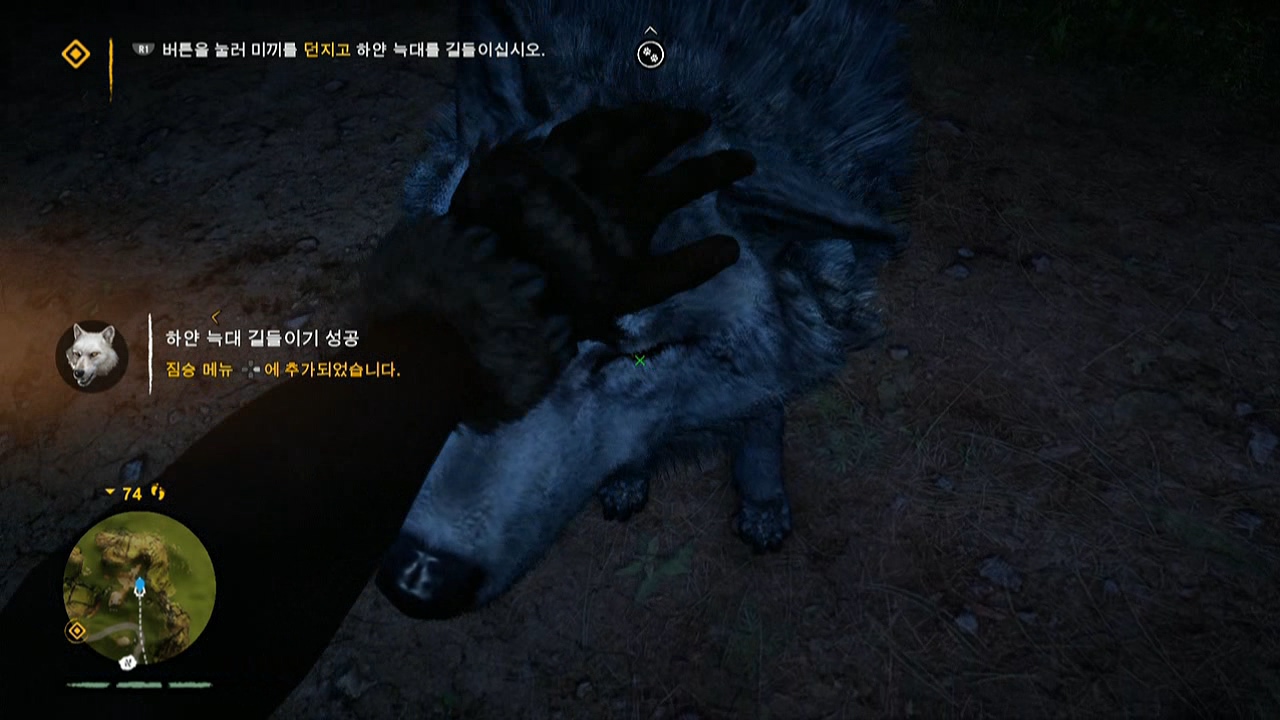This screenshot has width=1280, height=720.
Task: Click the green X tagging marker on the wolf
Action: [x=640, y=360]
